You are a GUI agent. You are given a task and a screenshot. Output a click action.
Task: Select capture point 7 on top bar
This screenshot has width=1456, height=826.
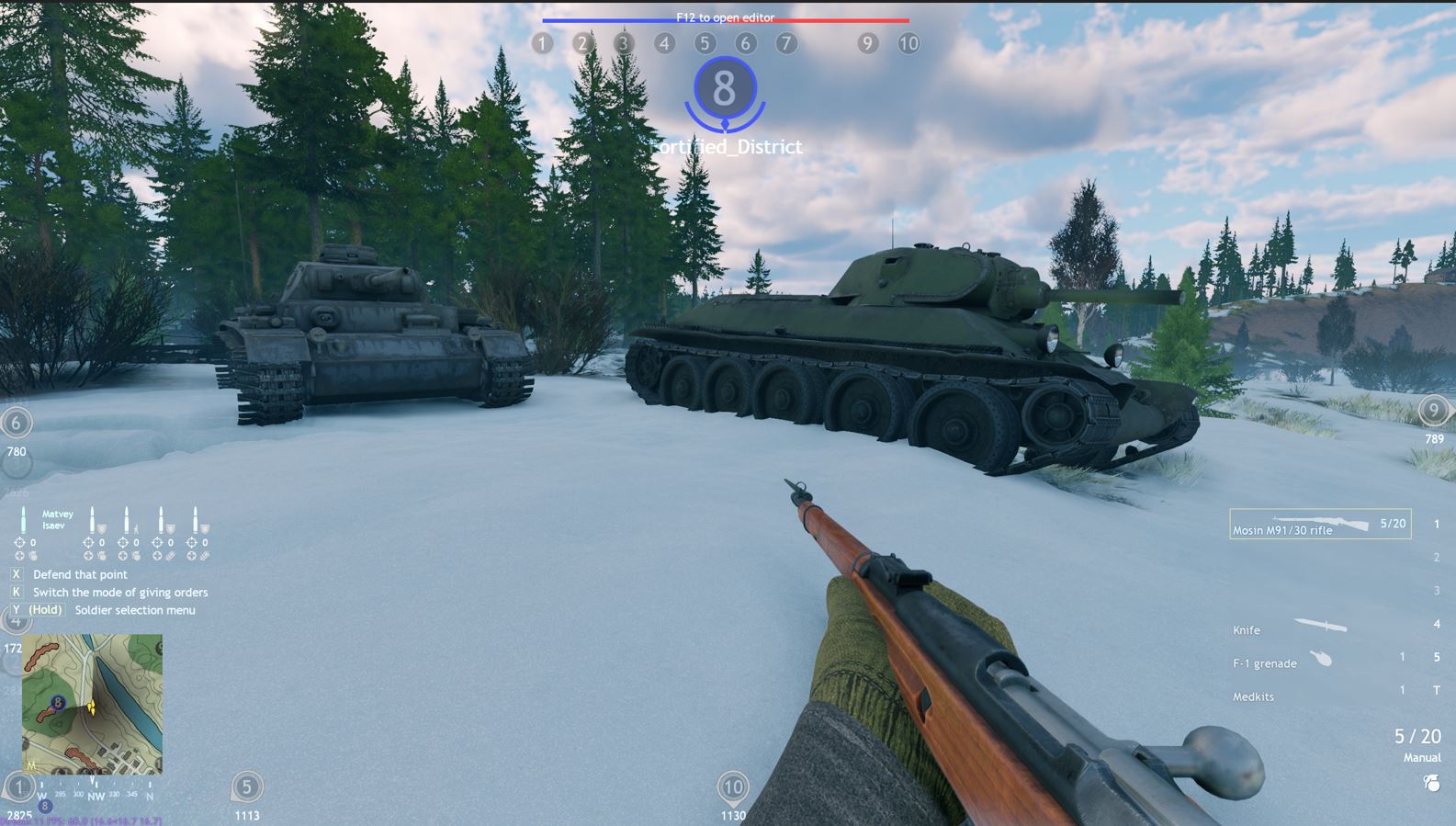(785, 42)
